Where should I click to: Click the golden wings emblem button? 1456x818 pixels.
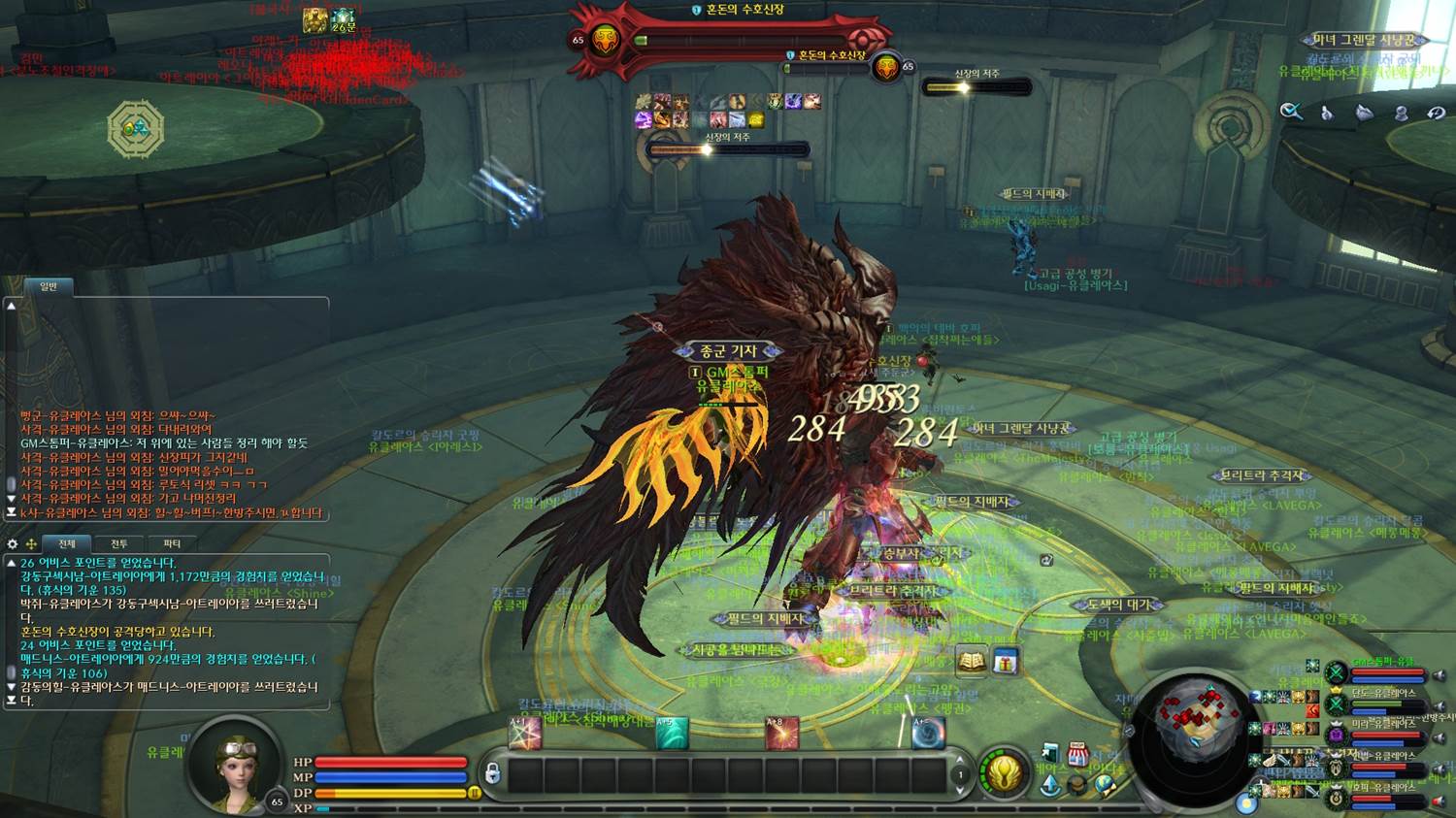click(x=1004, y=773)
